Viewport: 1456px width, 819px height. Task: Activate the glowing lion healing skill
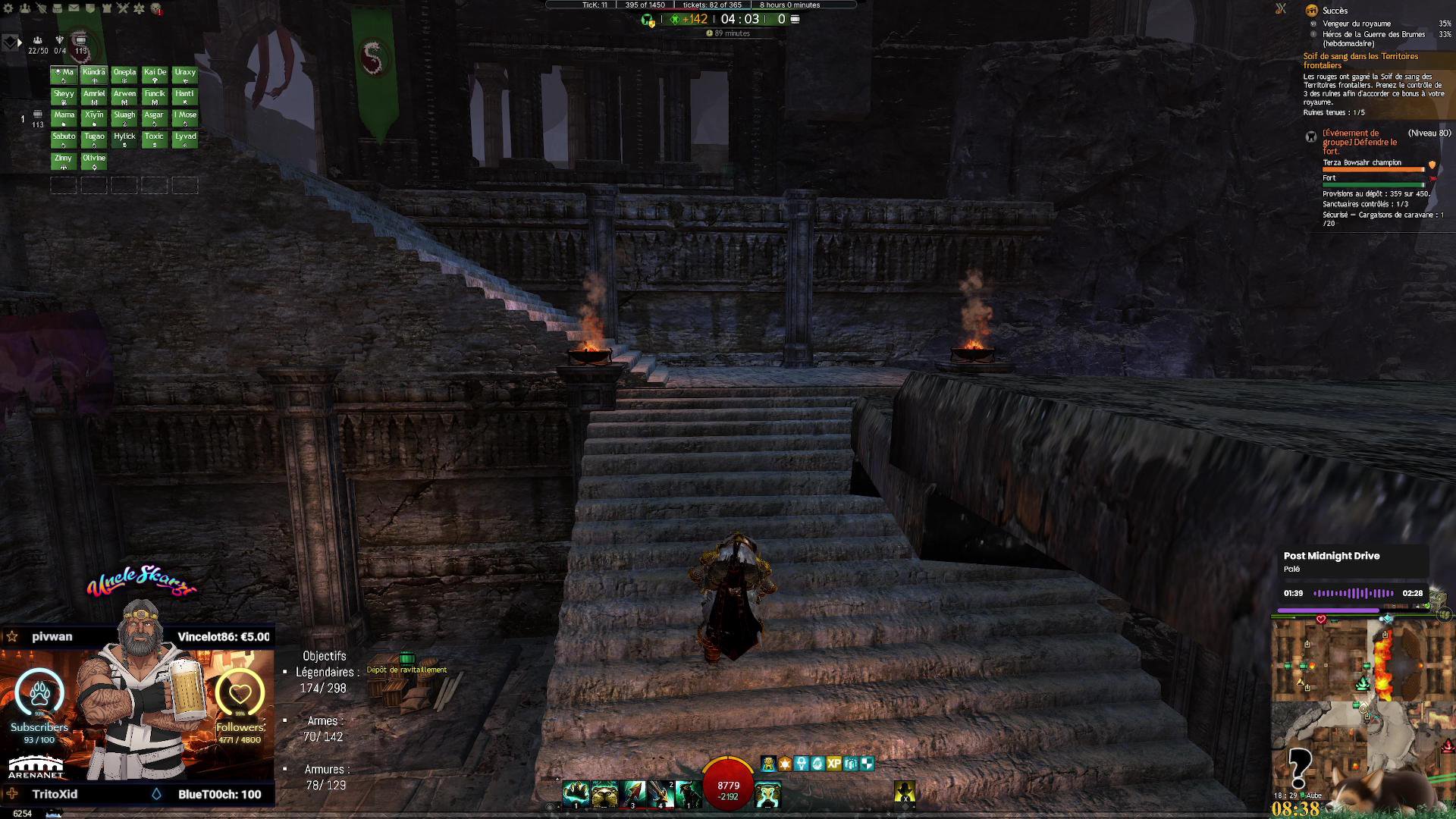pos(767,793)
